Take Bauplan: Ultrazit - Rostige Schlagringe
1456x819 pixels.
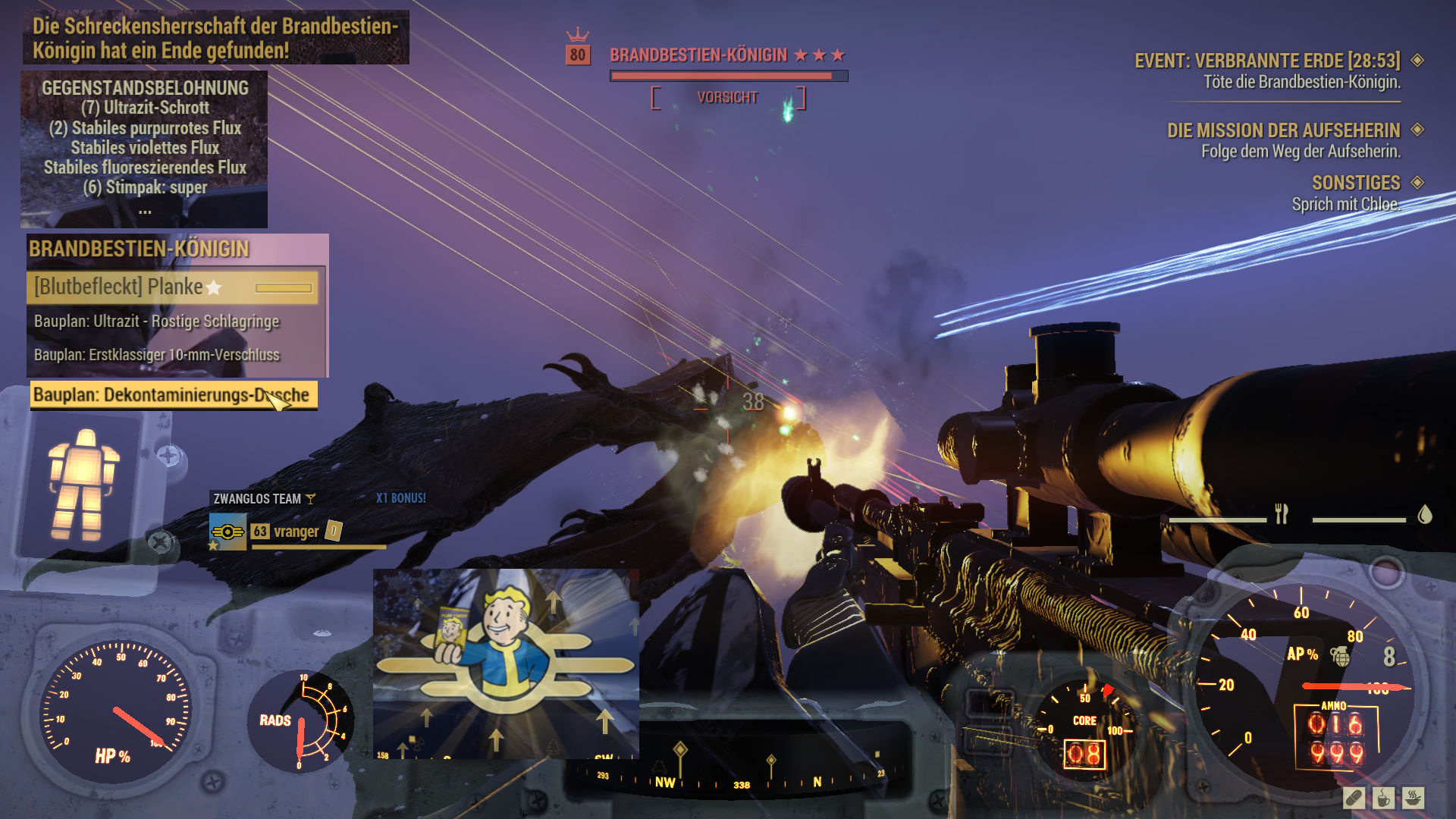pos(157,322)
